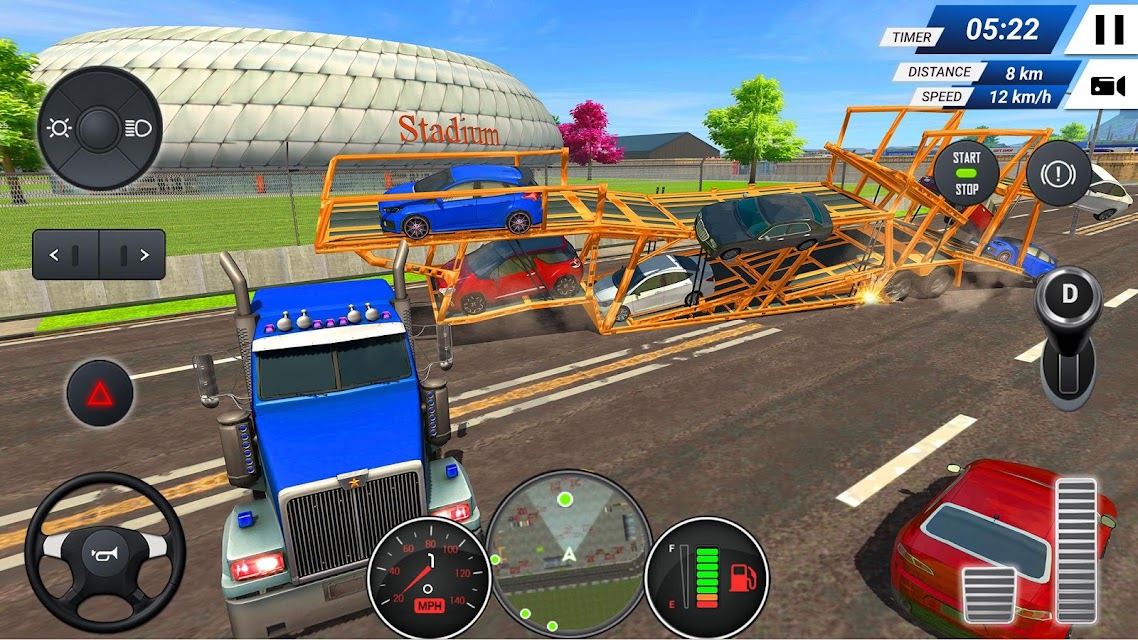Viewport: 1138px width, 640px height.
Task: Hit the short brake pedal
Action: 989,593
